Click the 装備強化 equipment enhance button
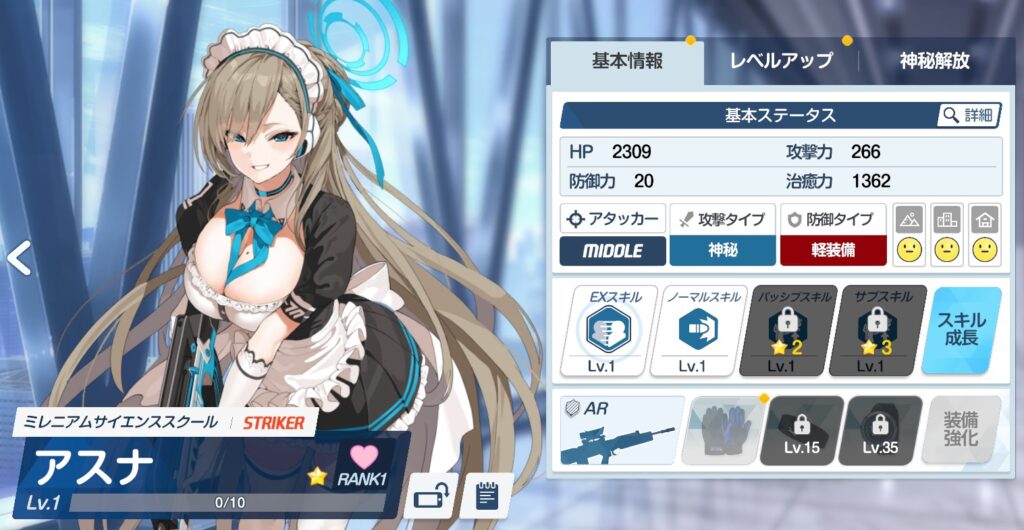This screenshot has width=1024, height=530. (961, 431)
